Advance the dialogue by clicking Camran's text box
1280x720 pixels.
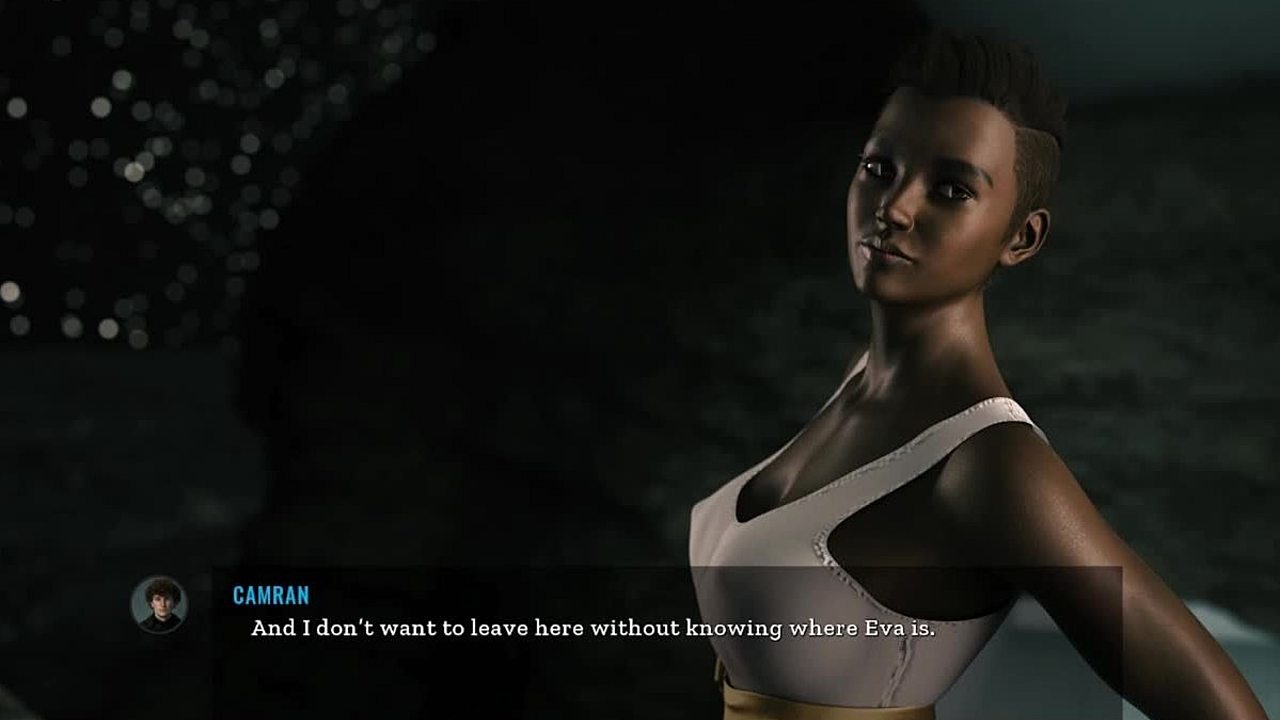click(x=592, y=629)
